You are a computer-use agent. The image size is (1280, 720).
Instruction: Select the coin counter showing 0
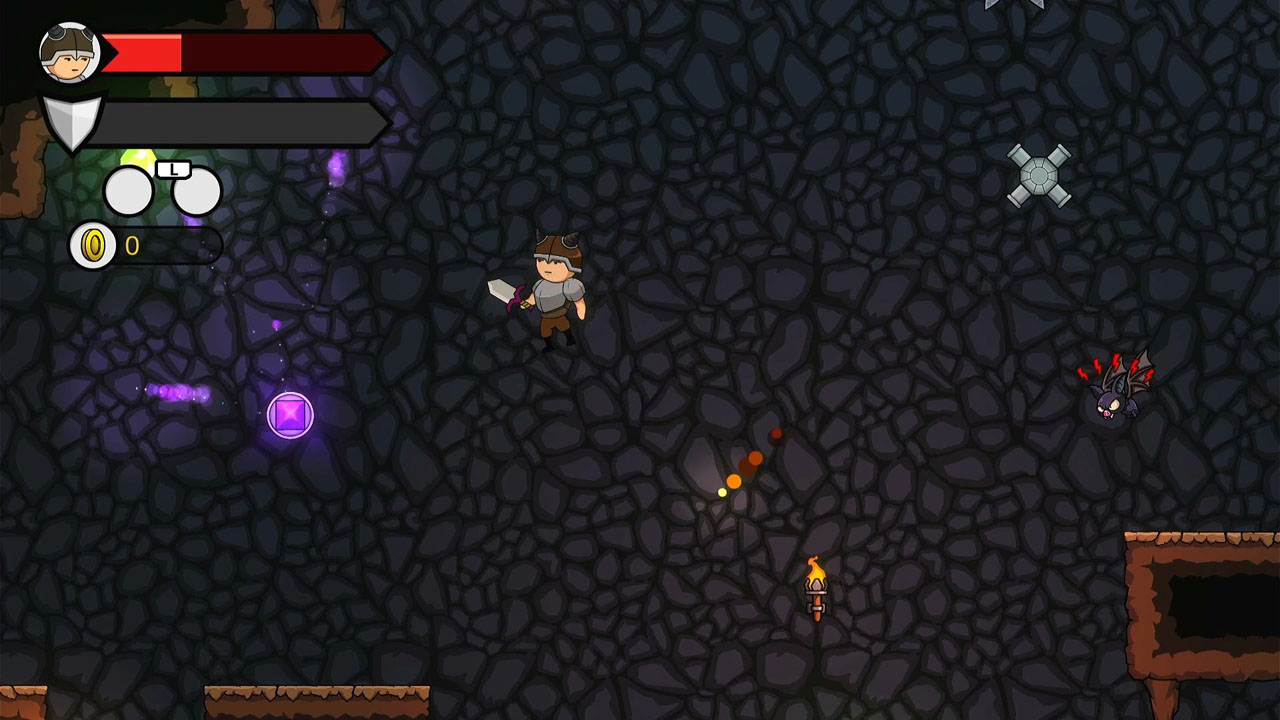click(x=133, y=243)
